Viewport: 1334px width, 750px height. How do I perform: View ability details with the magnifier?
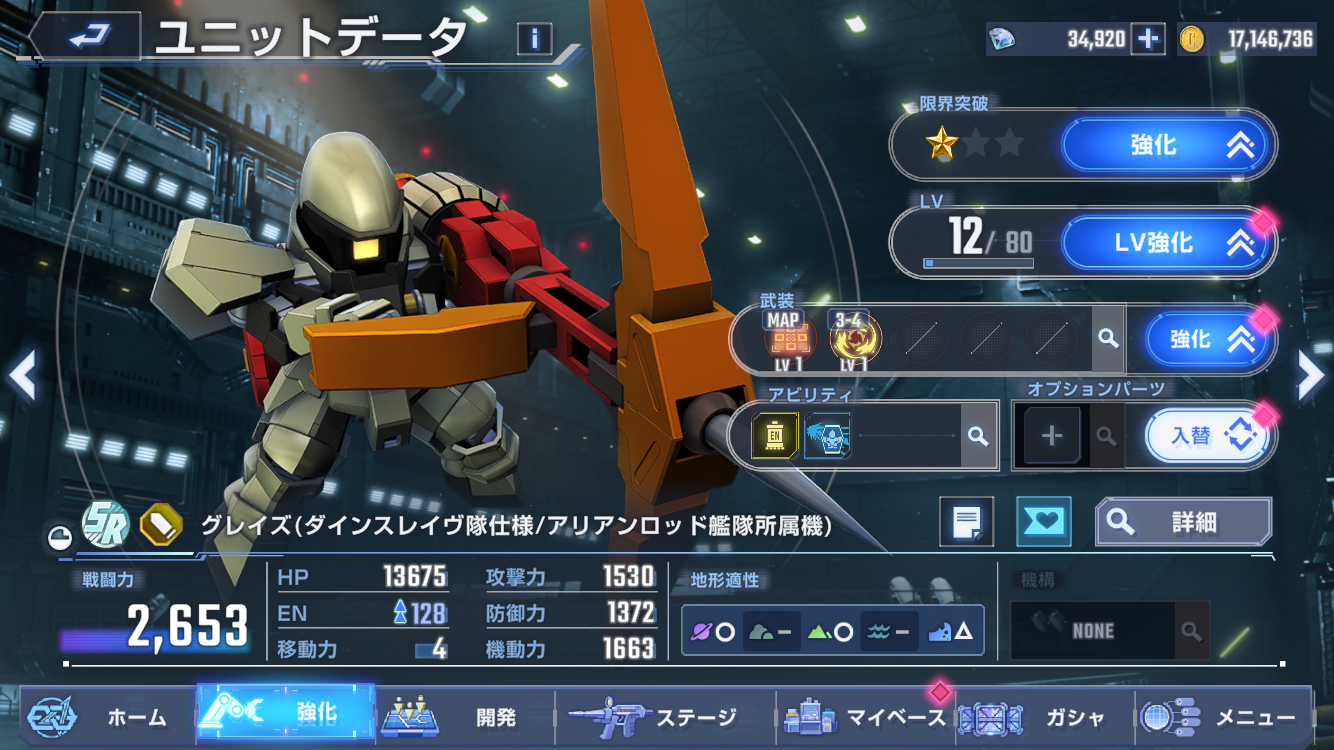coord(978,436)
